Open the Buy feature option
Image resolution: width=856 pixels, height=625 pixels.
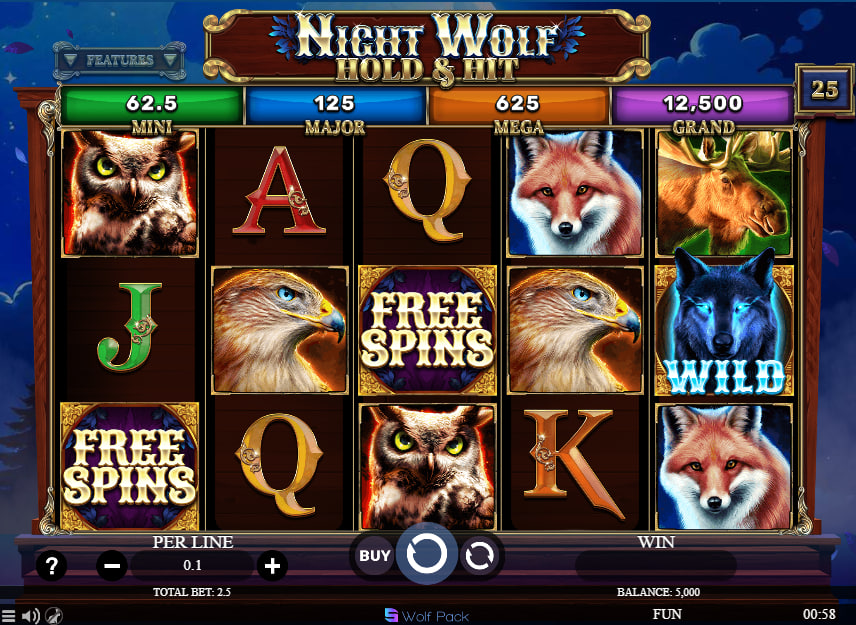[375, 555]
